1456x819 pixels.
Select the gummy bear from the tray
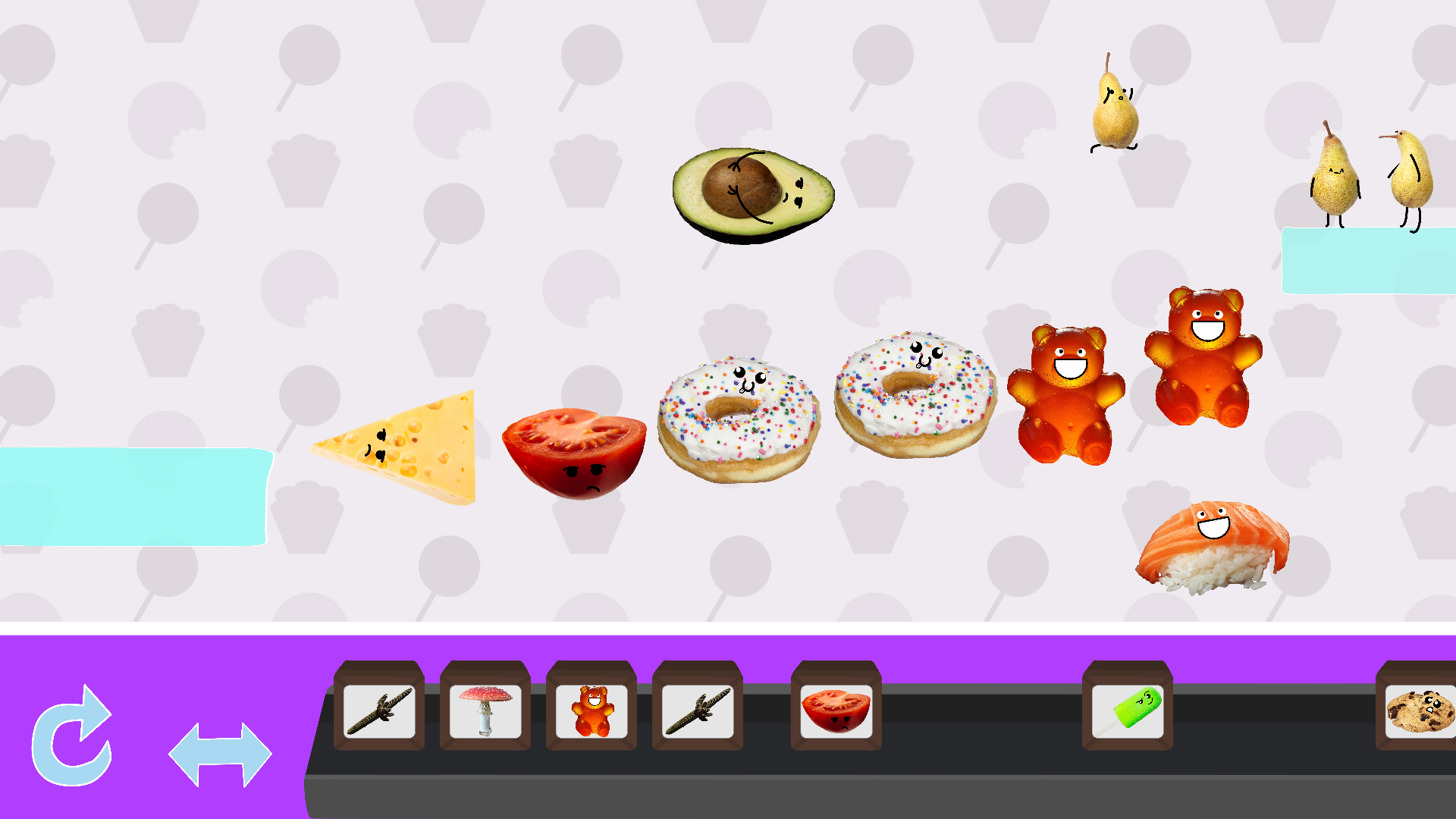click(x=591, y=711)
